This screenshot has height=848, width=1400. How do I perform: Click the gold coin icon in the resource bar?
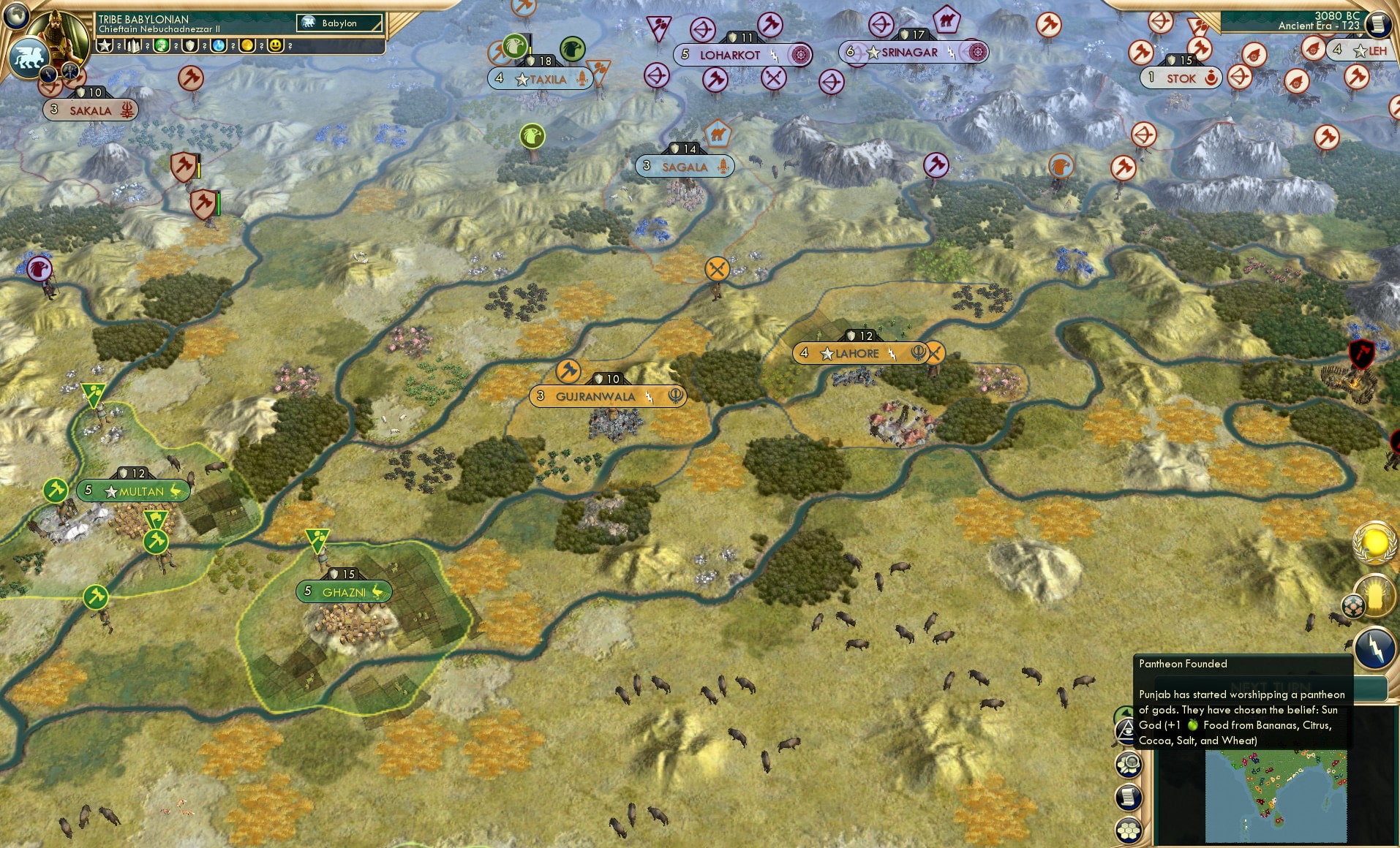pyautogui.click(x=247, y=46)
